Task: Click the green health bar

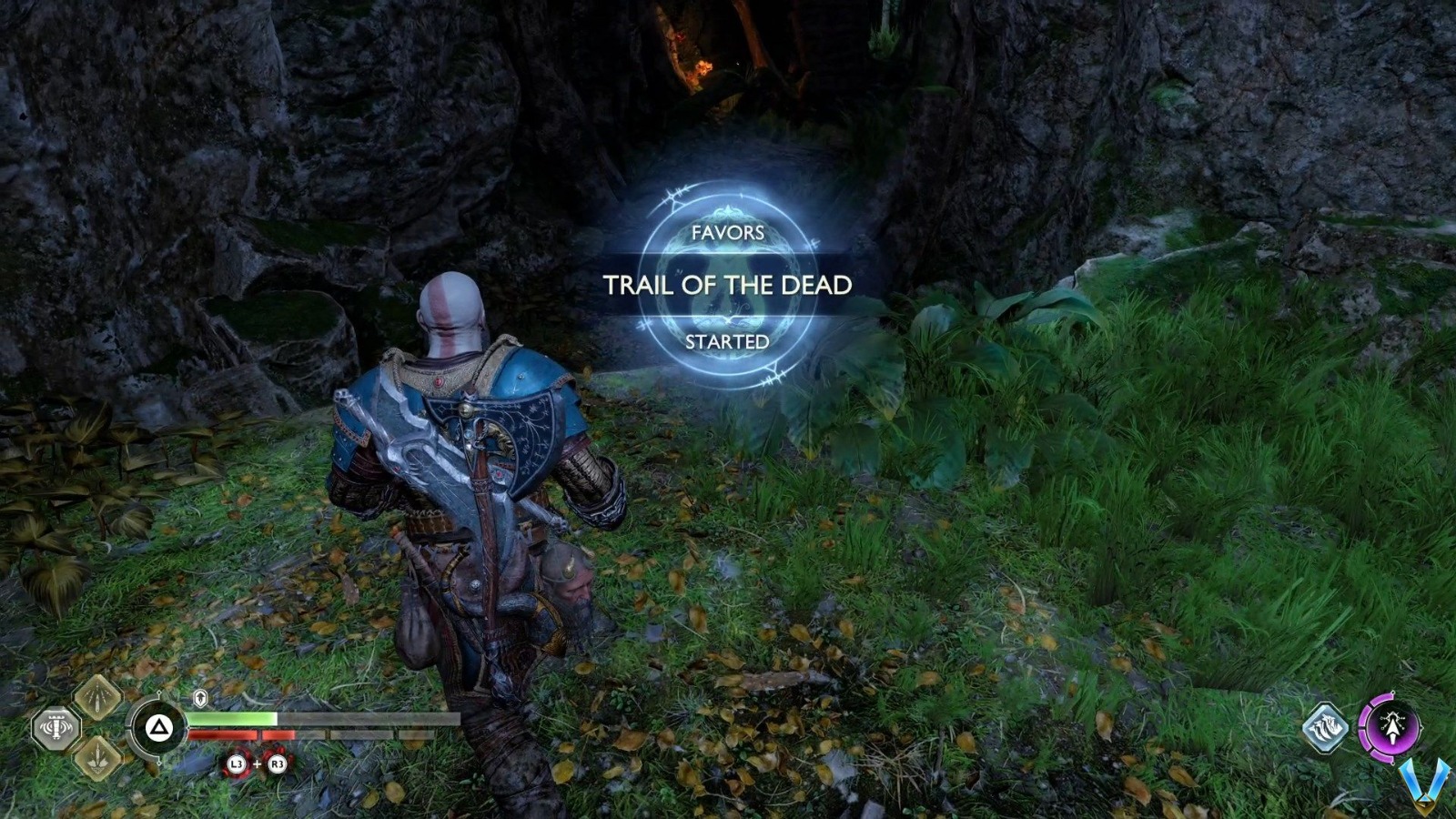Action: coord(232,717)
